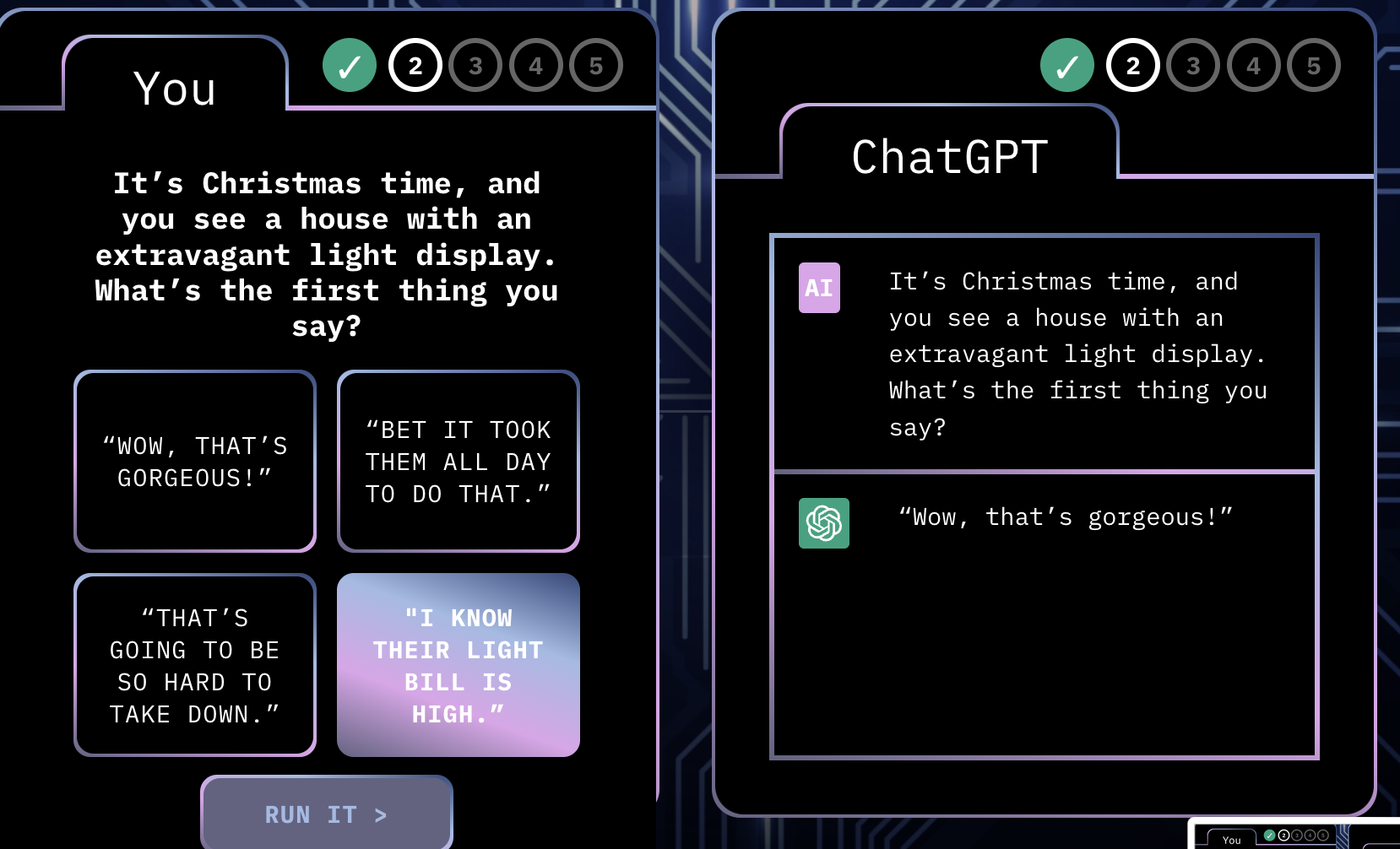Viewport: 1400px width, 849px height.
Task: Open step 4 in the ChatGPT panel
Action: click(x=1253, y=66)
